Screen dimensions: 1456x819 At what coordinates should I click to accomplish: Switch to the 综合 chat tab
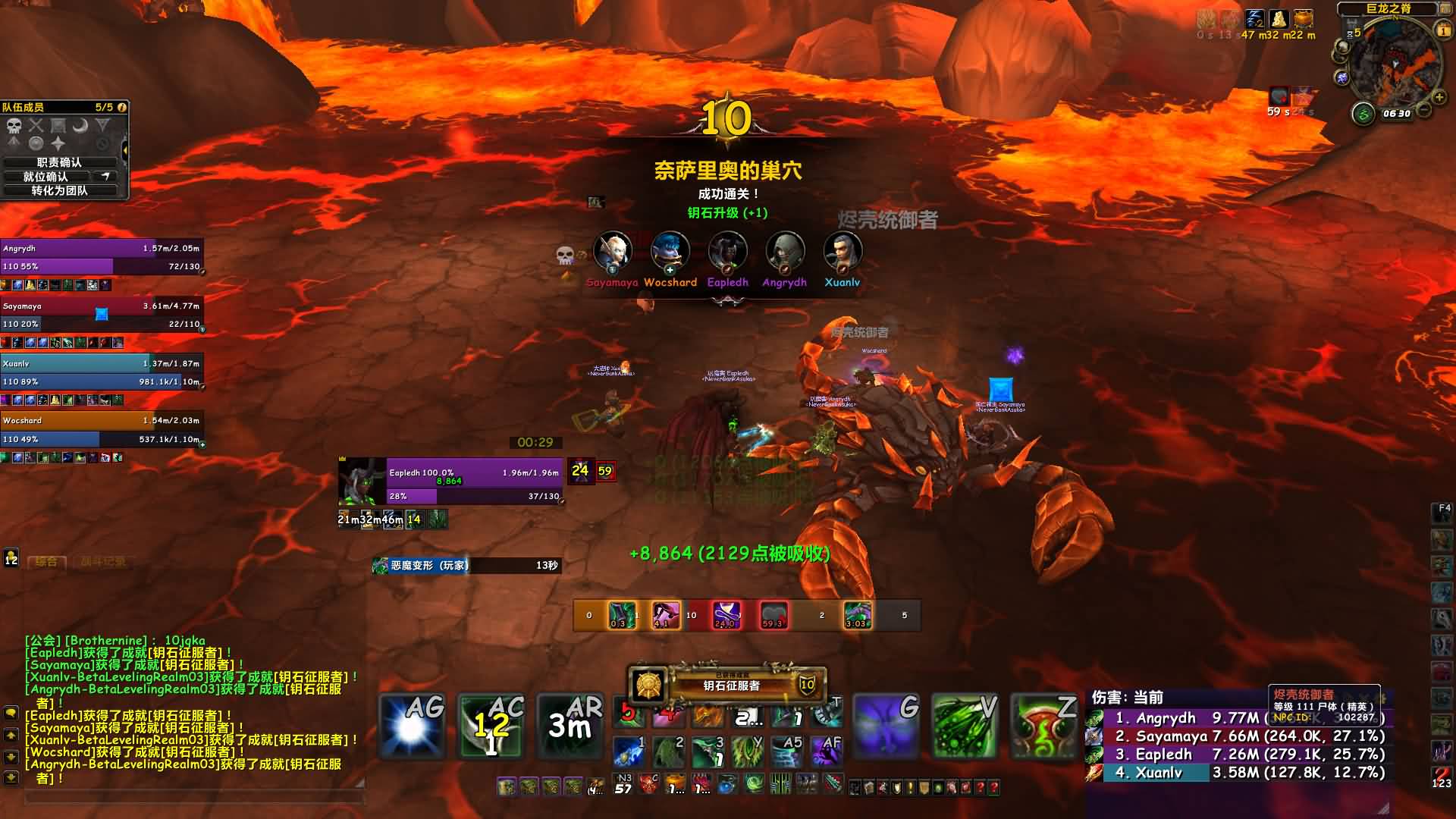(46, 562)
